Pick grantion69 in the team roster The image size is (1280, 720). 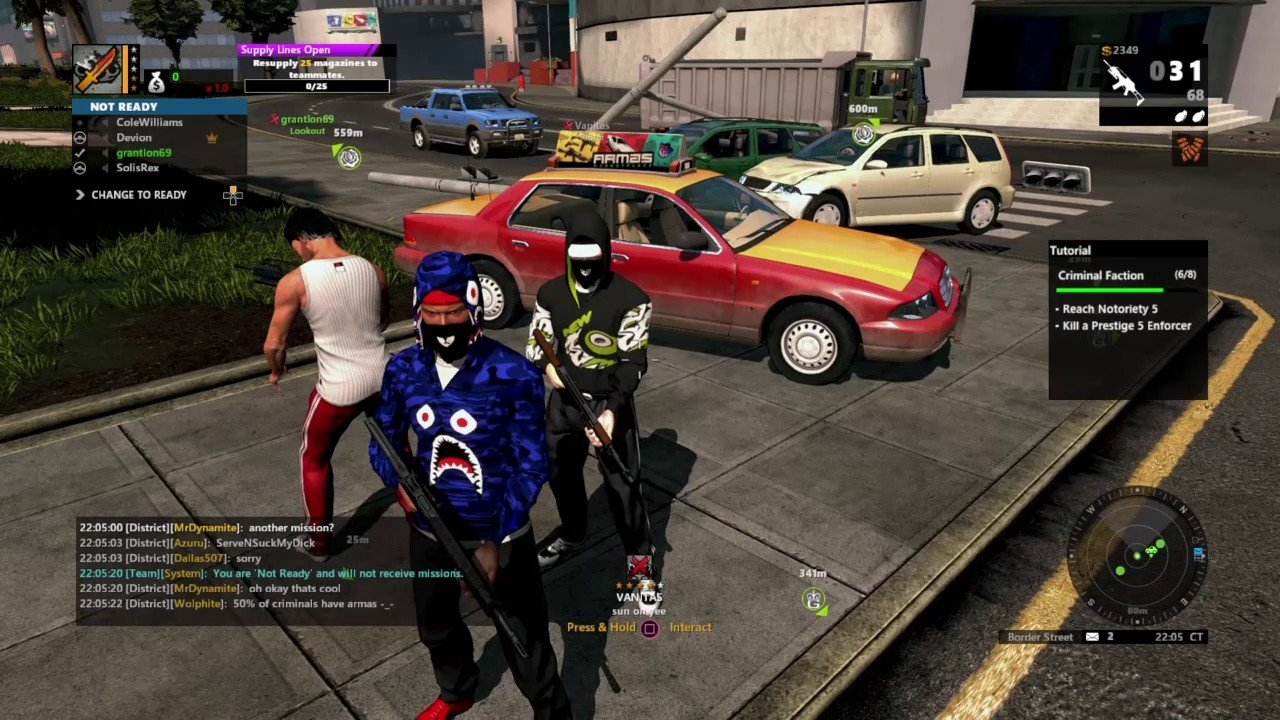click(x=143, y=153)
